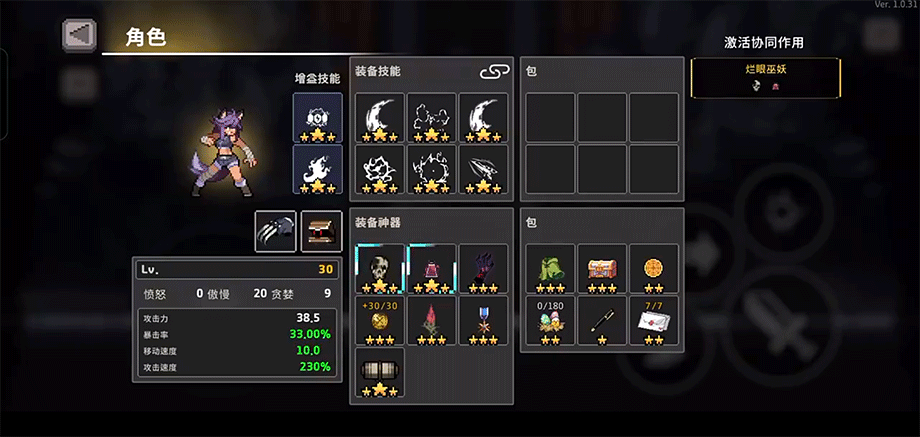The height and width of the screenshot is (437, 920).
Task: Choose the red potion artifact
Action: (x=432, y=268)
